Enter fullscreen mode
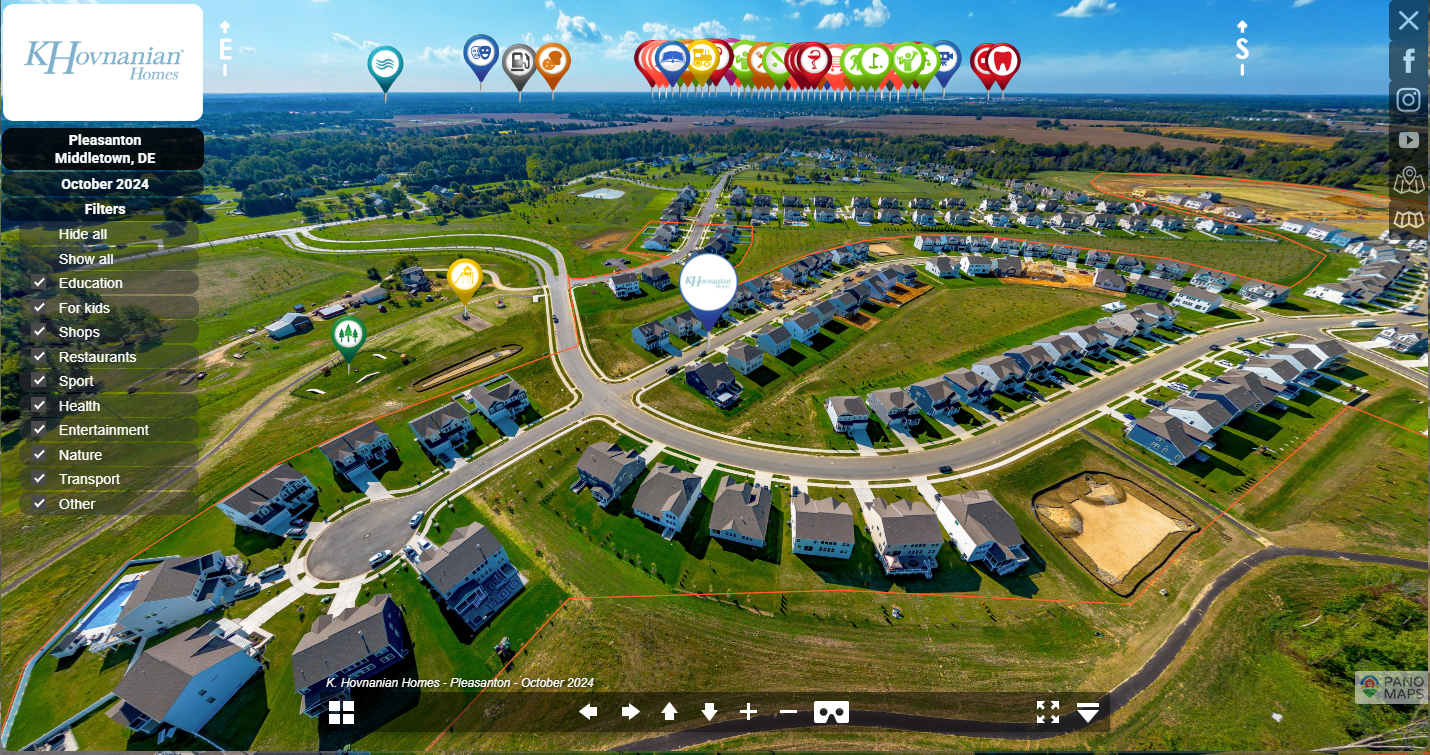1430x755 pixels. click(x=1047, y=712)
